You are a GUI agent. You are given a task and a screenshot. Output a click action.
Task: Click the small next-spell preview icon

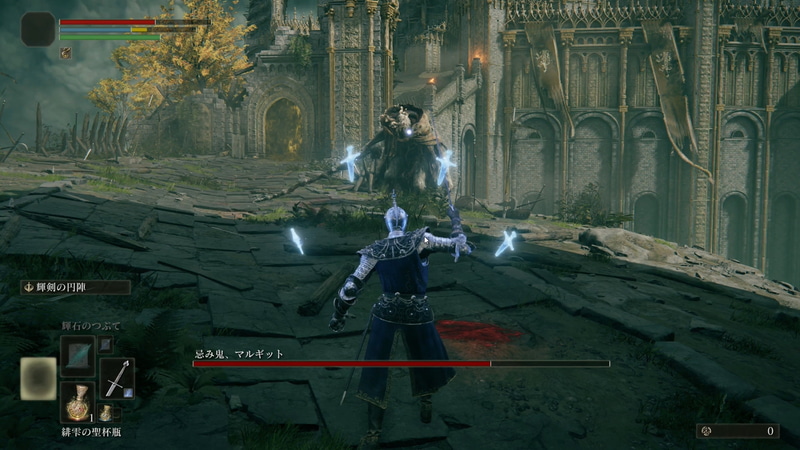[105, 344]
